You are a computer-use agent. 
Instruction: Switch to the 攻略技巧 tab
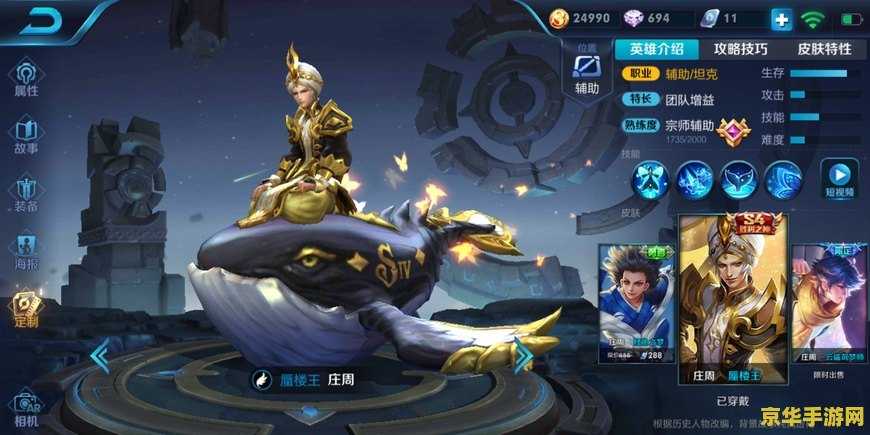pyautogui.click(x=740, y=48)
